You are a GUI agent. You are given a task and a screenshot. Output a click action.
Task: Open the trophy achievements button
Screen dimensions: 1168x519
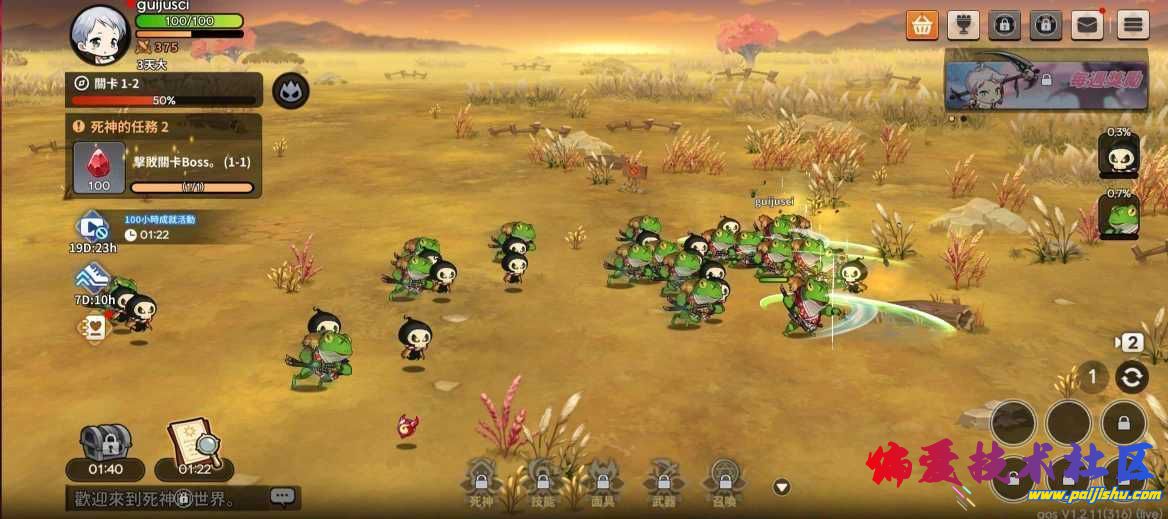tap(962, 24)
